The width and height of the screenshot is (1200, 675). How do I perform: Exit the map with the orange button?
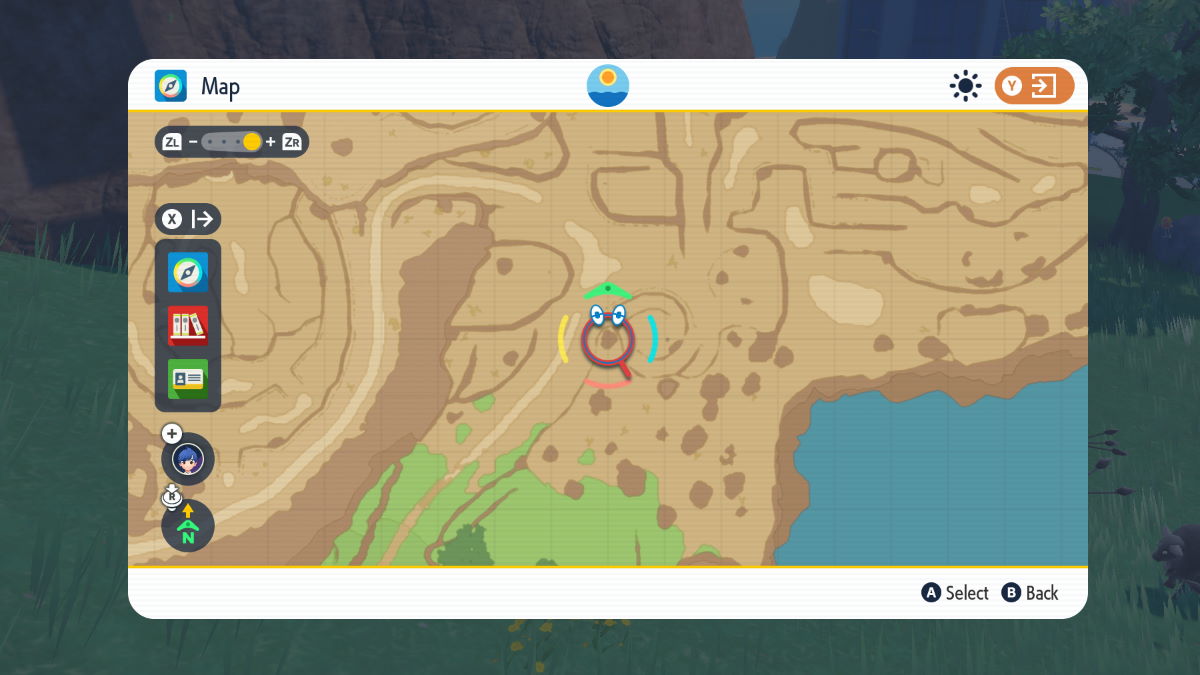pos(1034,86)
